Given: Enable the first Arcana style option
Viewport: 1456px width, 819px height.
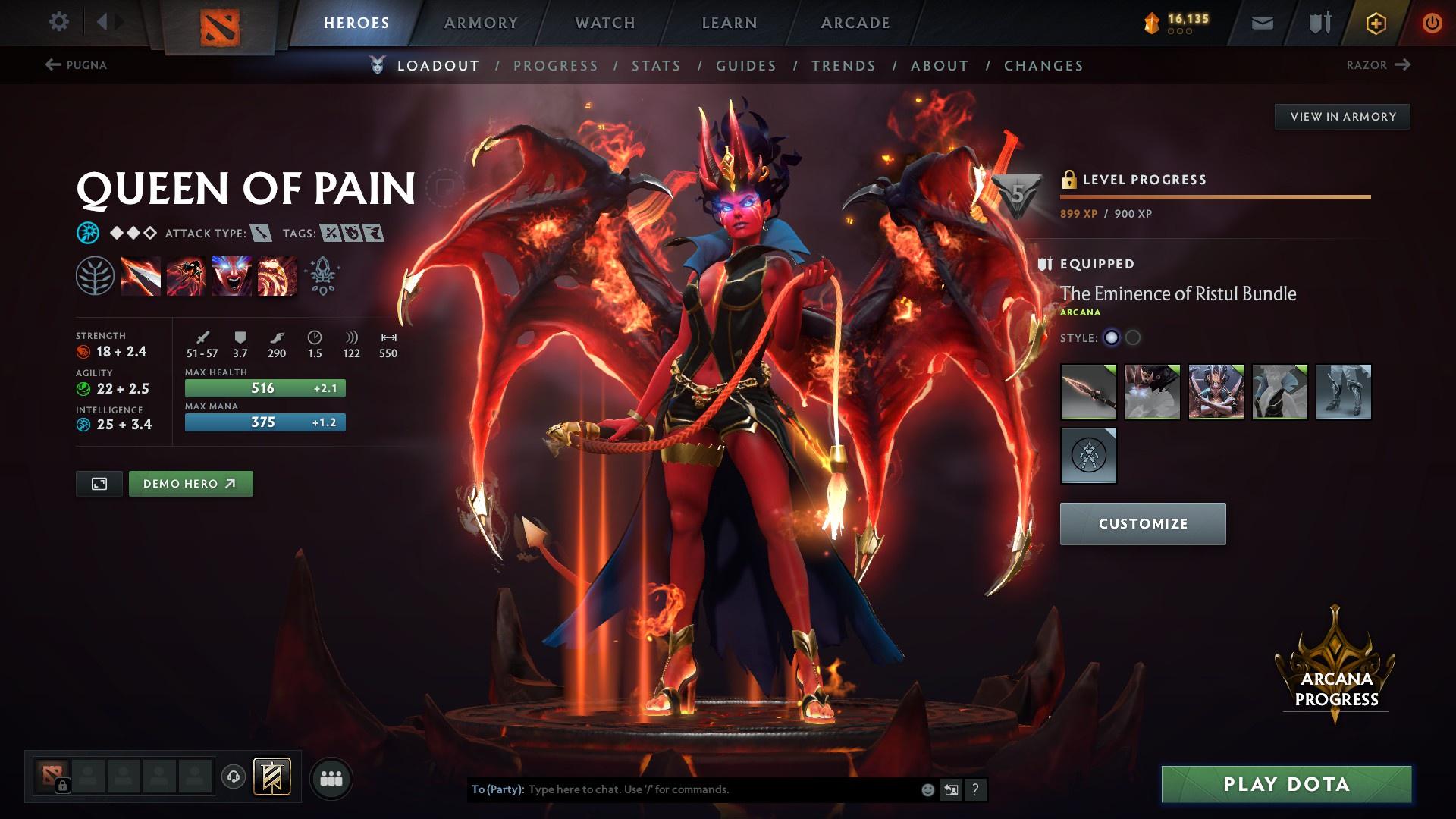Looking at the screenshot, I should (x=1111, y=339).
